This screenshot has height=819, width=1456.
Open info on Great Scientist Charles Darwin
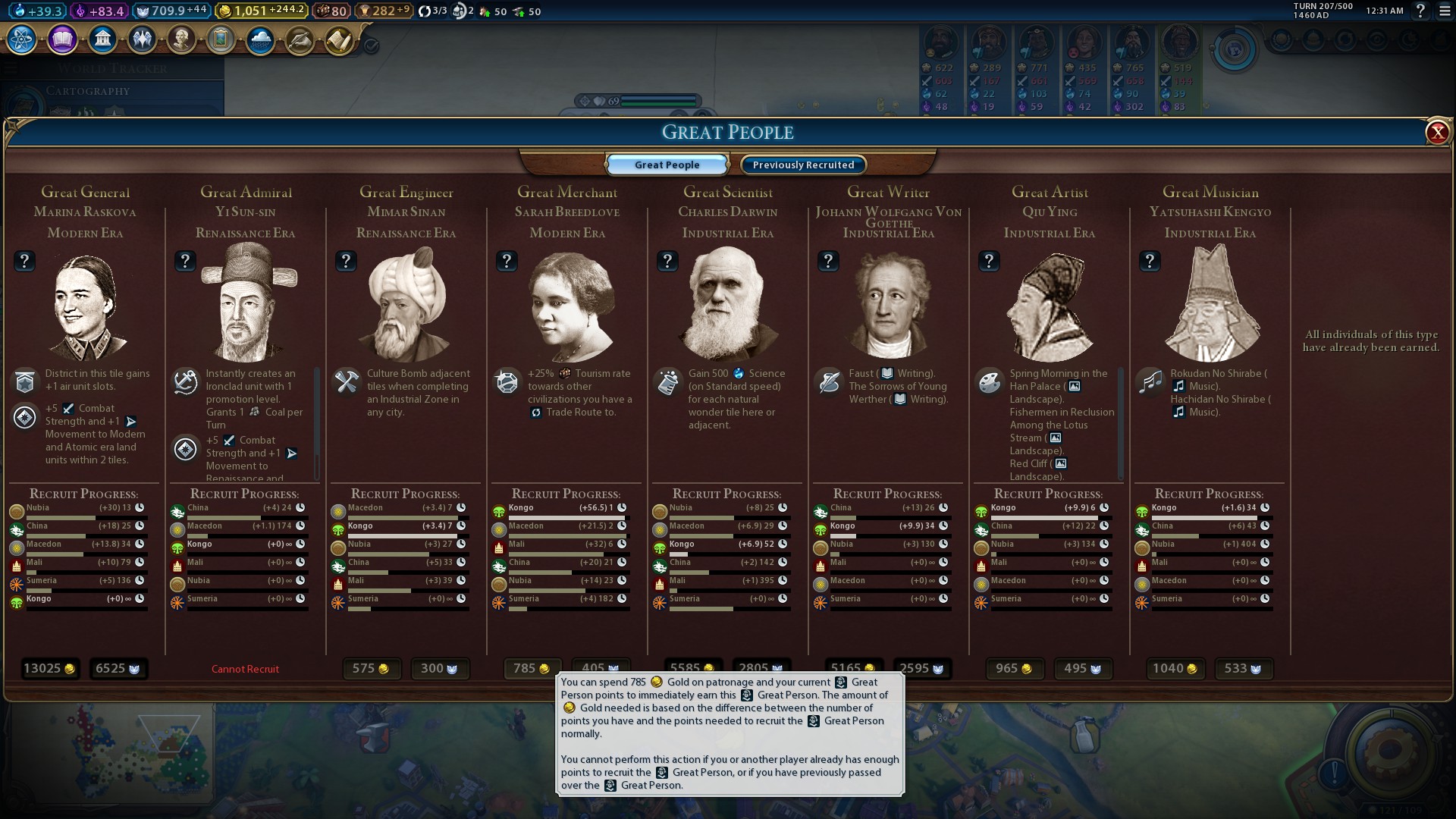667,262
